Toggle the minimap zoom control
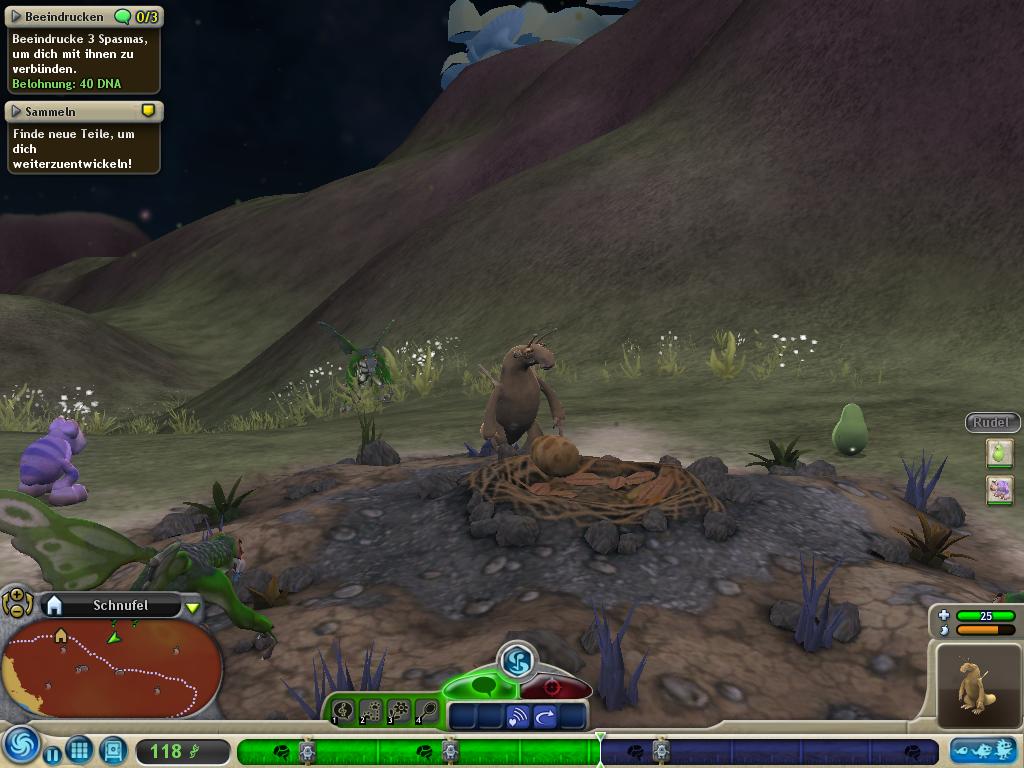Image resolution: width=1024 pixels, height=768 pixels. coord(17,601)
